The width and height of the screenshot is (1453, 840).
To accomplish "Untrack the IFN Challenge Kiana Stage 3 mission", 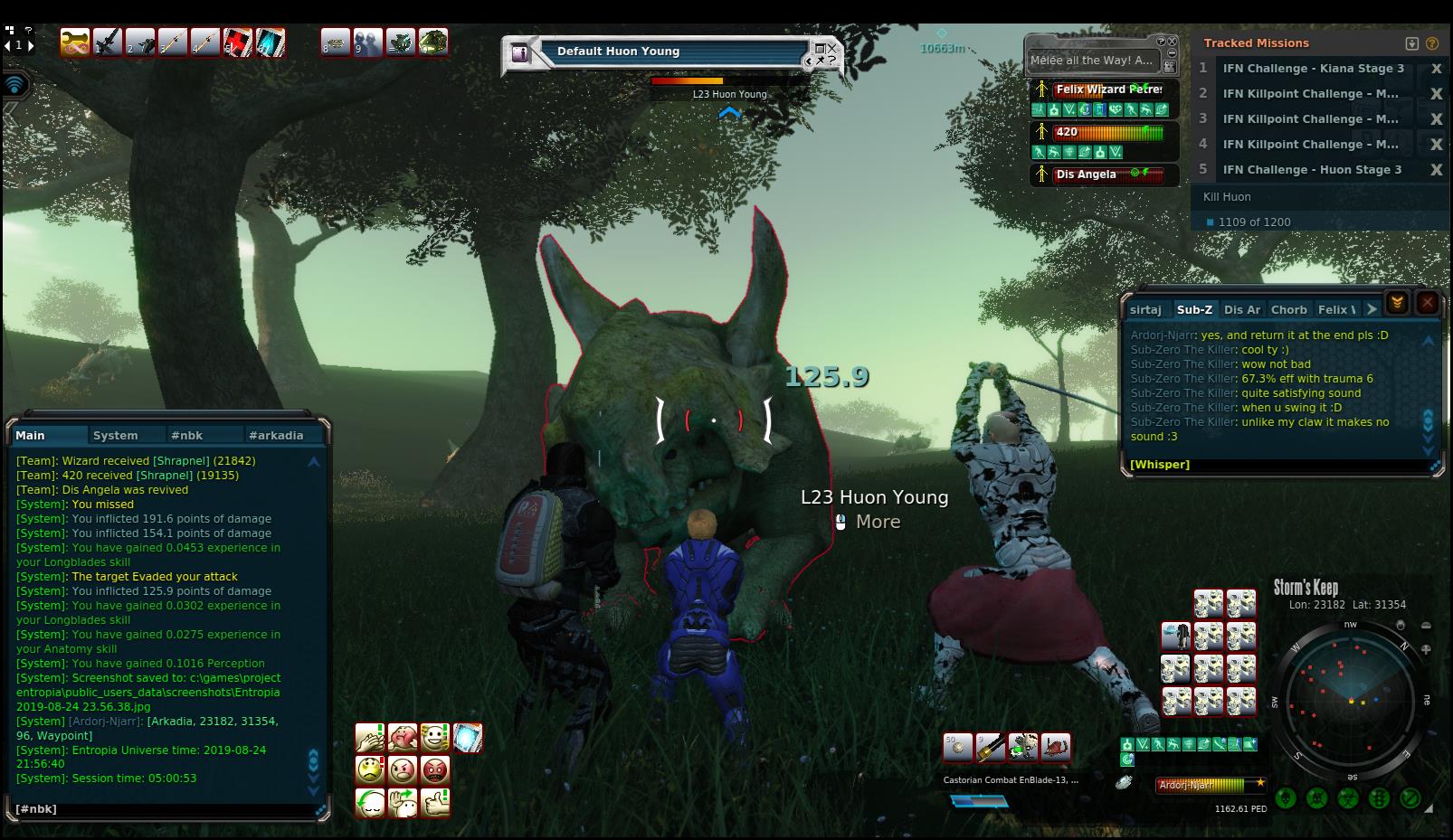I will point(1435,69).
